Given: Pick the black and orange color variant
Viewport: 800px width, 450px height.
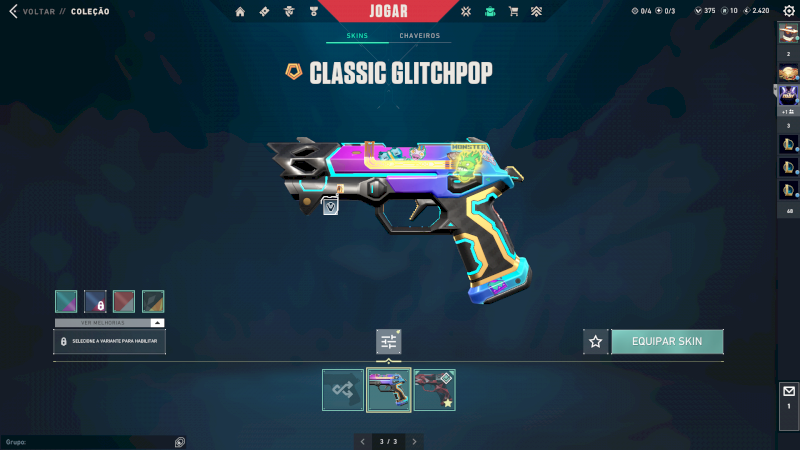Looking at the screenshot, I should pos(153,301).
